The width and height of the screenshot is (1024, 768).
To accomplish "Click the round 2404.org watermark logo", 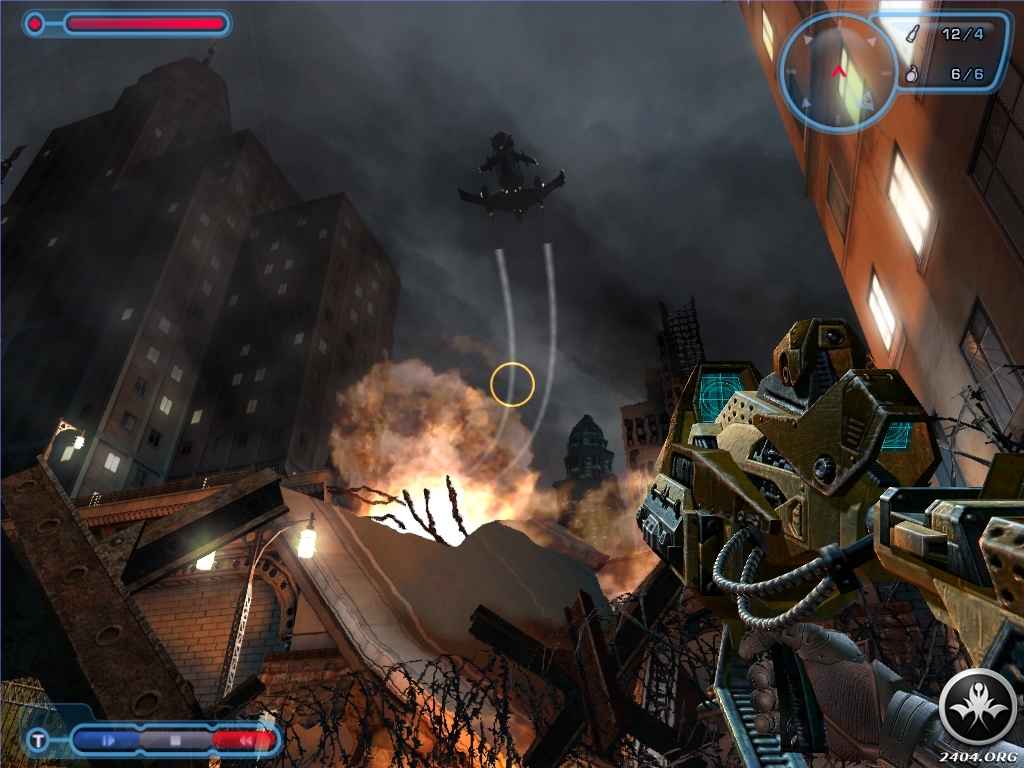I will click(979, 708).
